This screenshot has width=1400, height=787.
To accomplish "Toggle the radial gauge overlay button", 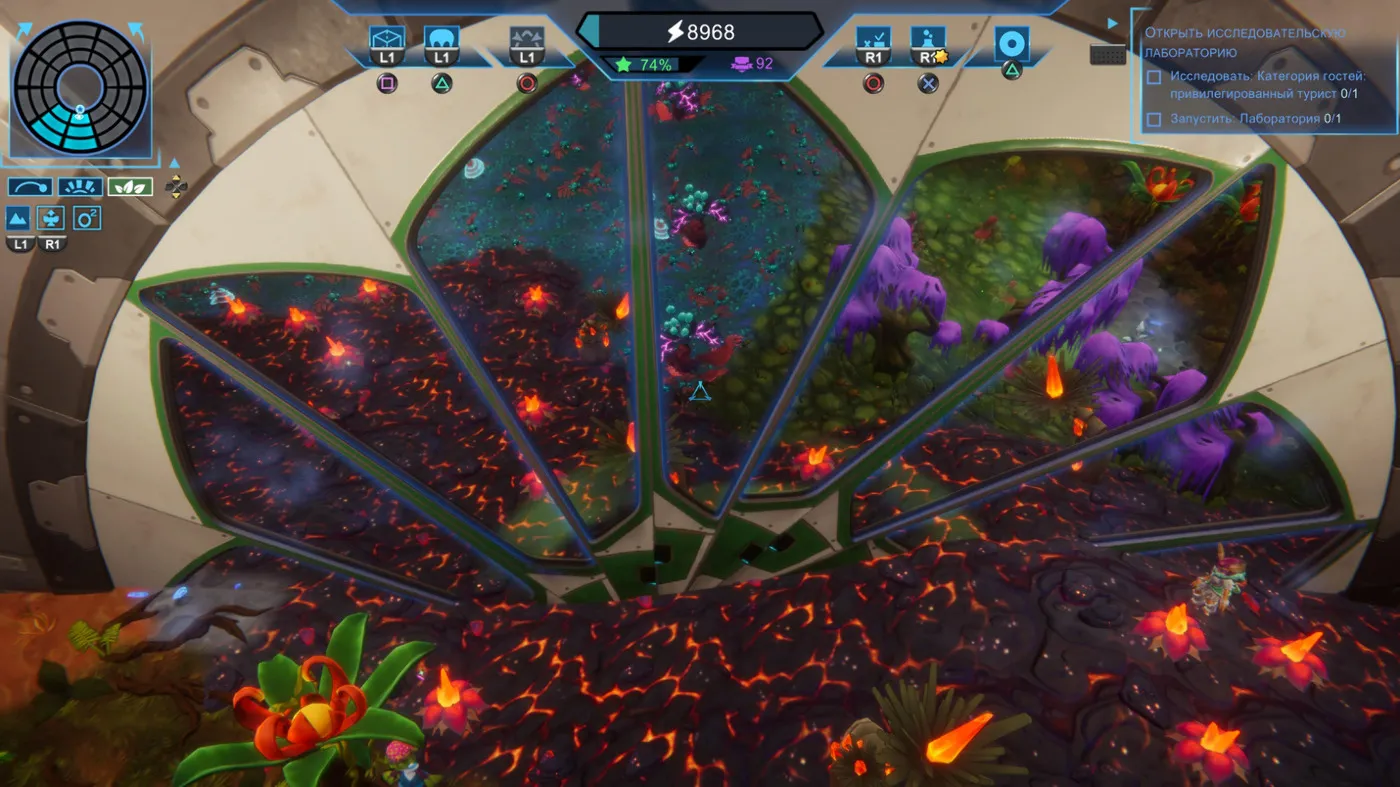I will click(x=80, y=186).
